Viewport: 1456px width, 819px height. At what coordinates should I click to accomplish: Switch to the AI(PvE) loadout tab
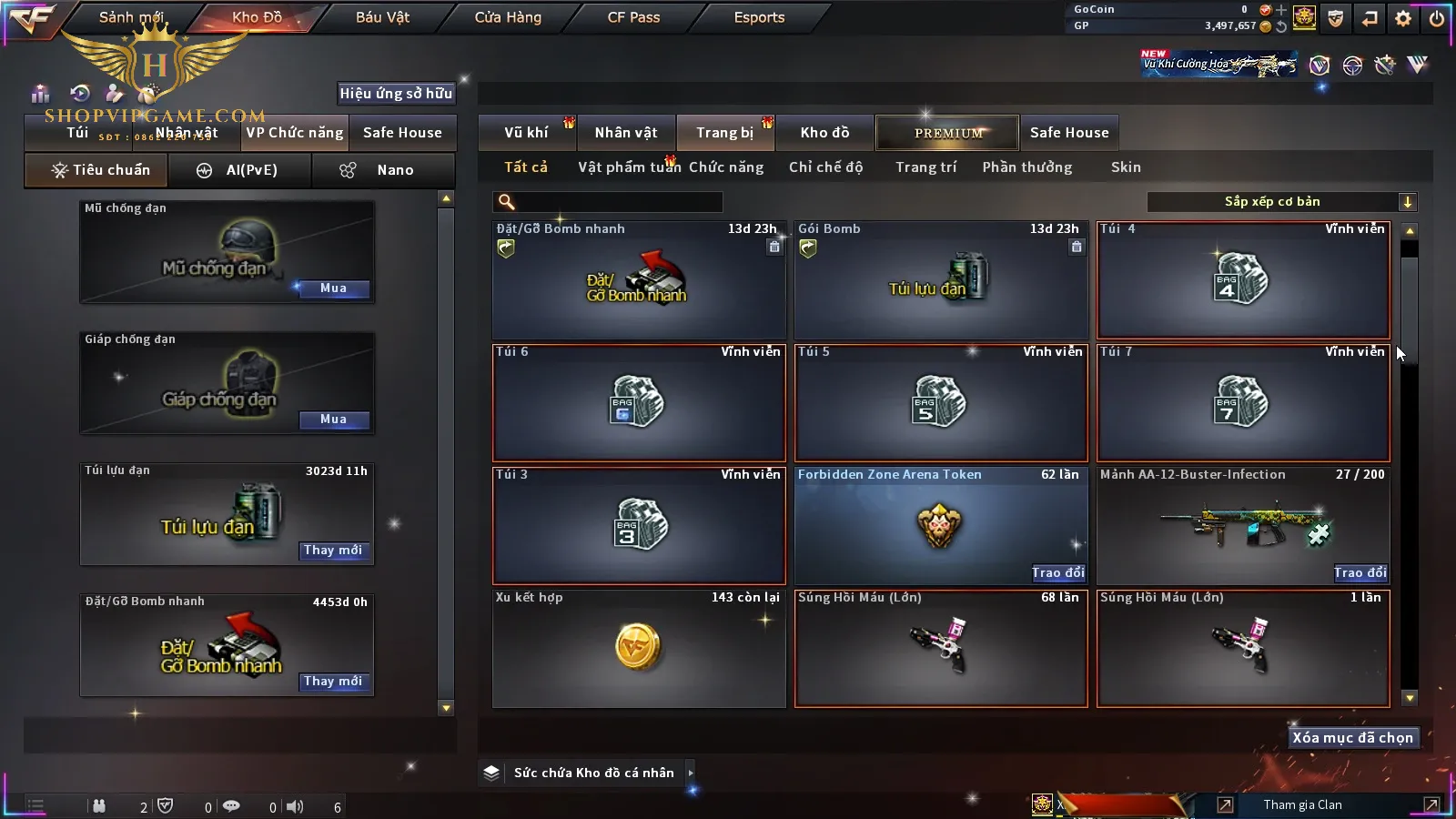tap(239, 170)
